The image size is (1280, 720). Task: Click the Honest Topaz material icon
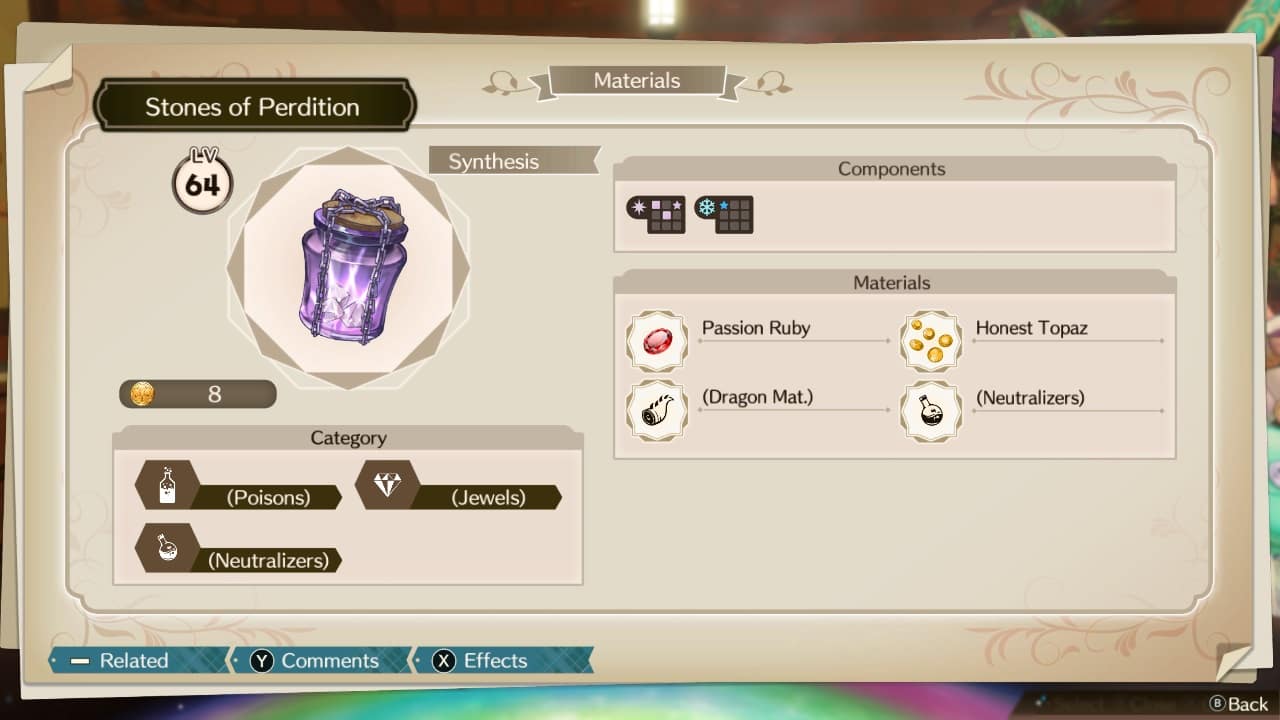click(931, 341)
